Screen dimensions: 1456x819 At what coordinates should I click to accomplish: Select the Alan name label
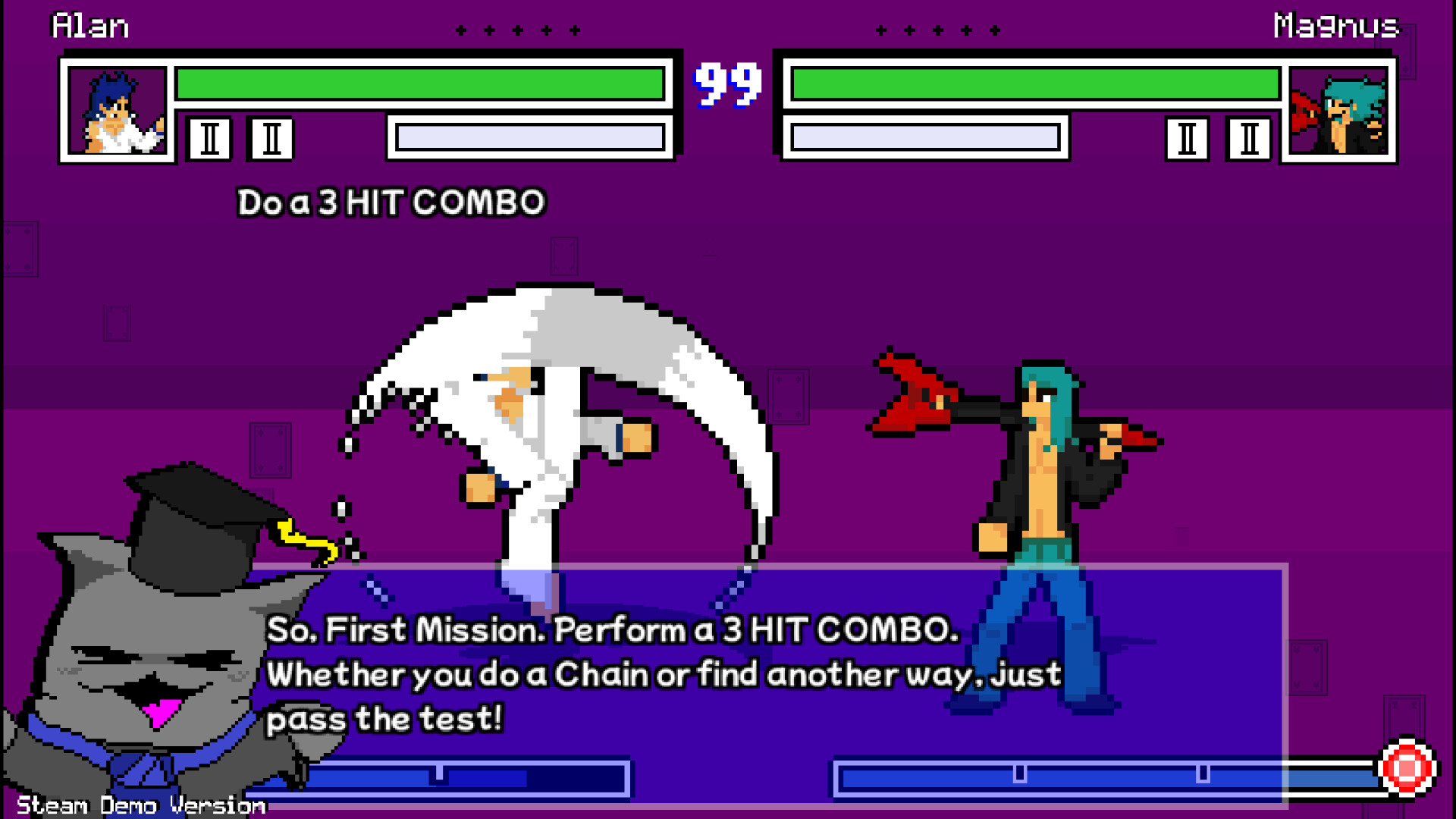[x=89, y=25]
